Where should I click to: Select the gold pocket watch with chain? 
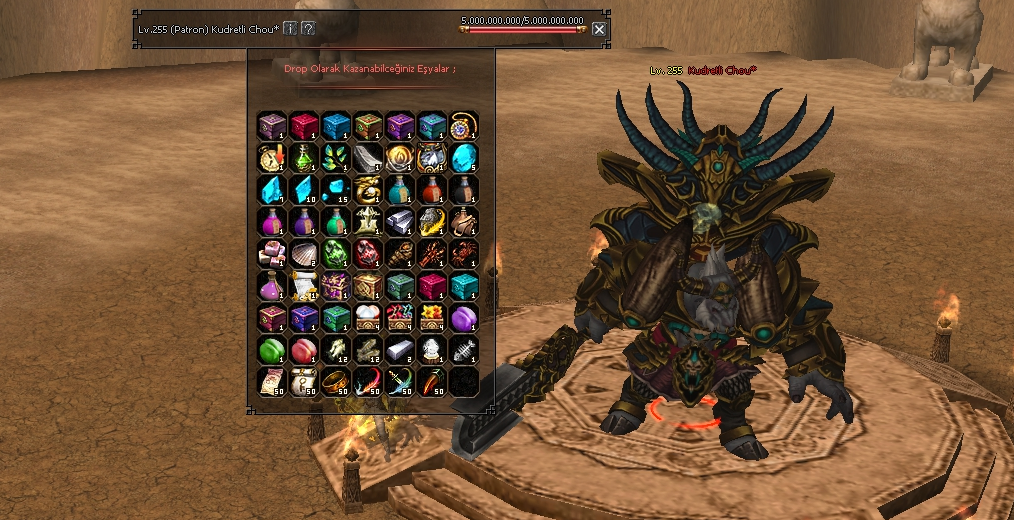pos(464,125)
